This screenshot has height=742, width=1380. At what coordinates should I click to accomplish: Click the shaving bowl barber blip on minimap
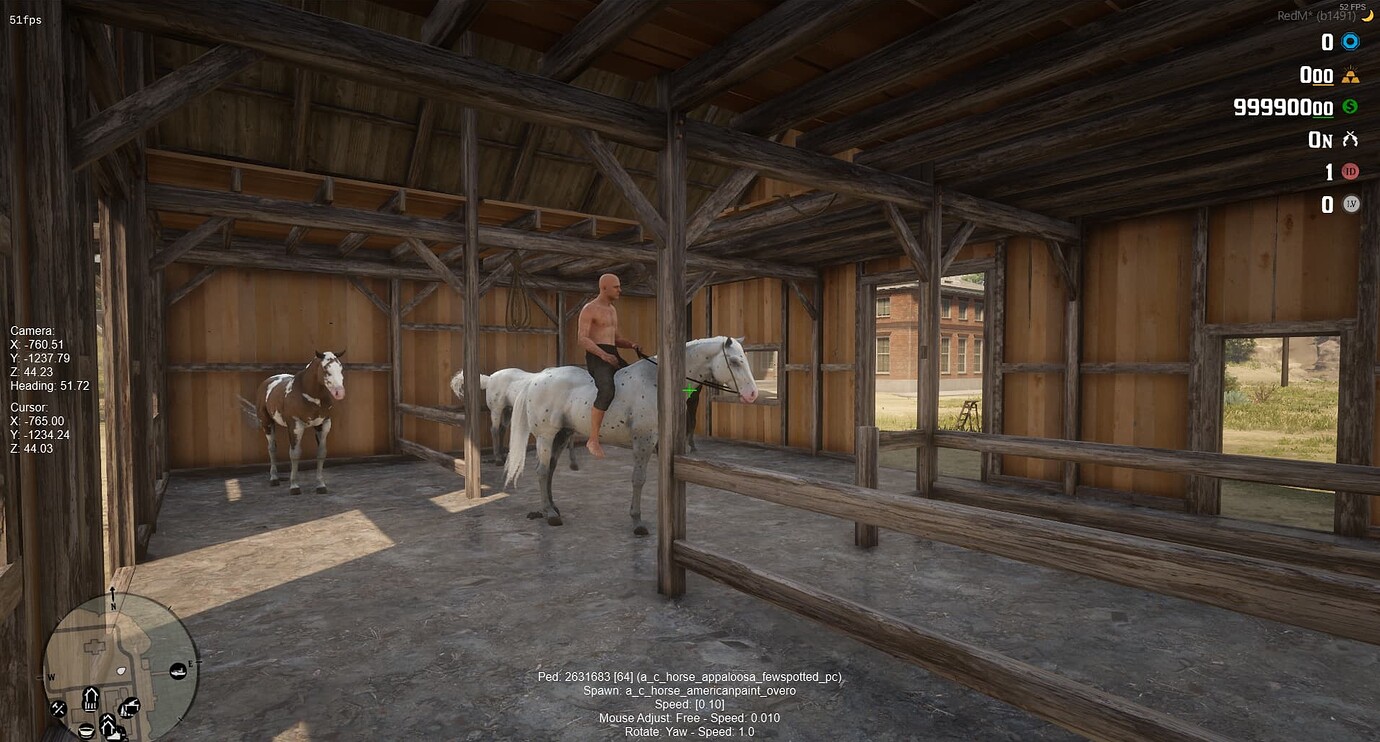click(x=86, y=731)
